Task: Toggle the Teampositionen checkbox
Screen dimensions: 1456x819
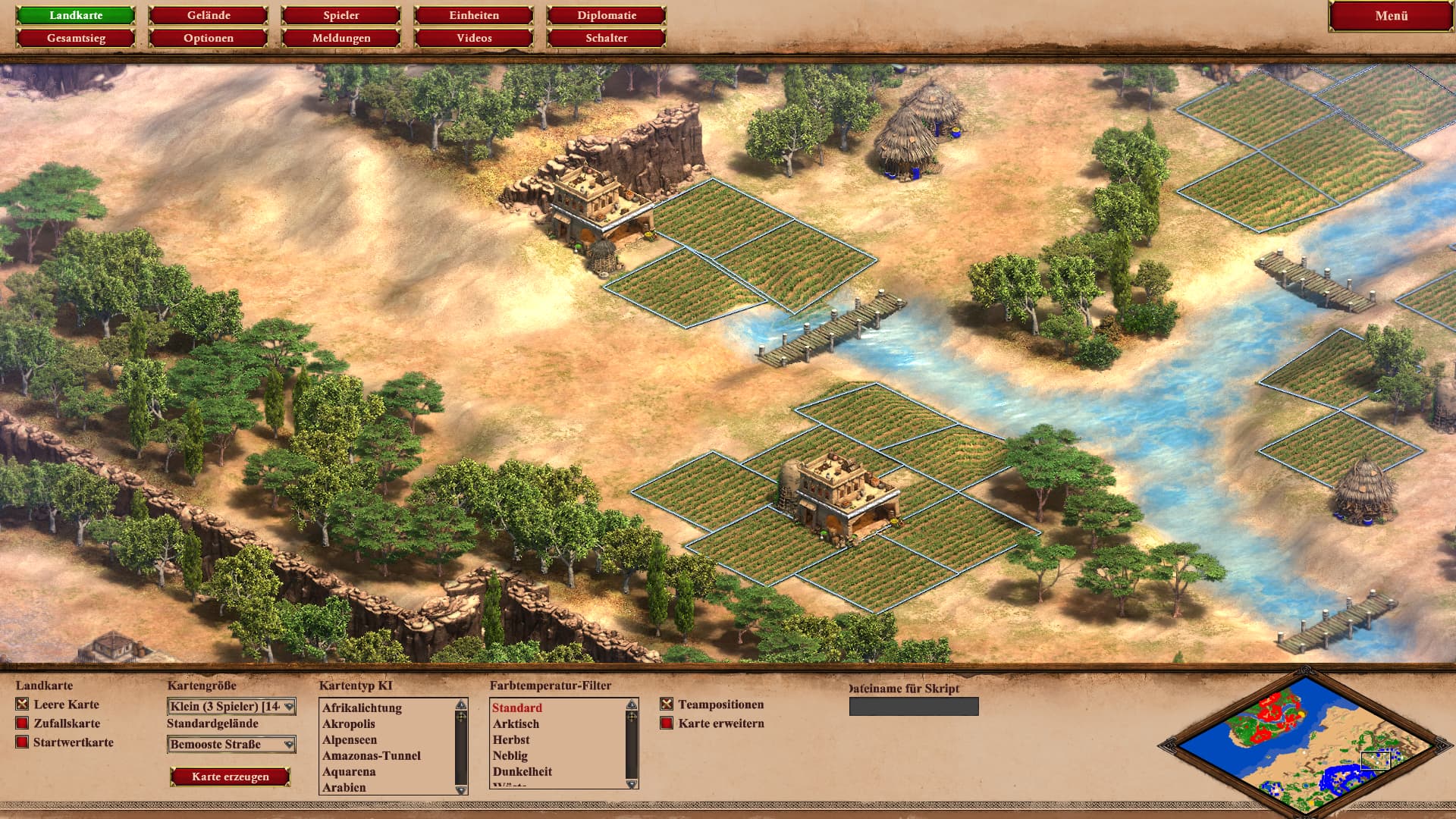Action: pyautogui.click(x=667, y=704)
